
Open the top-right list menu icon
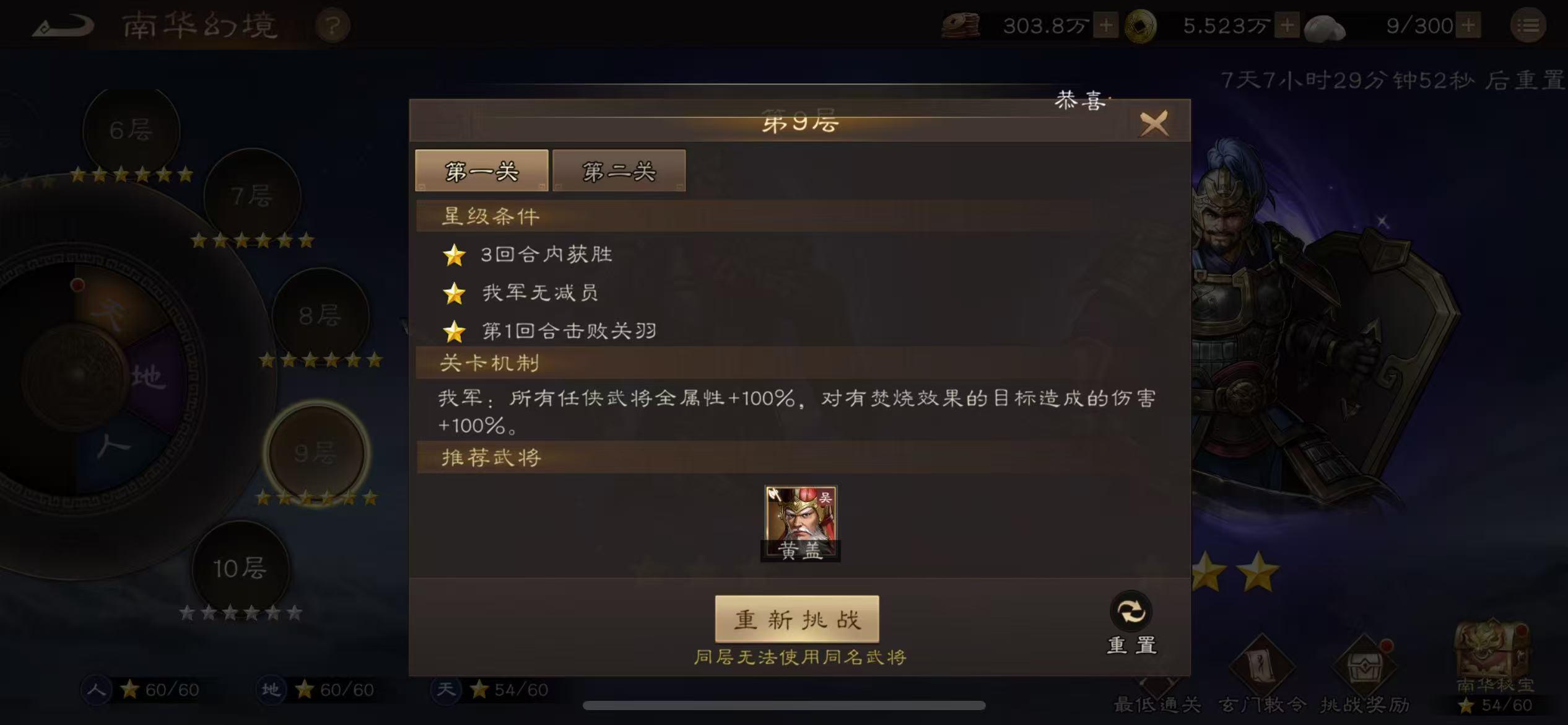pyautogui.click(x=1527, y=25)
